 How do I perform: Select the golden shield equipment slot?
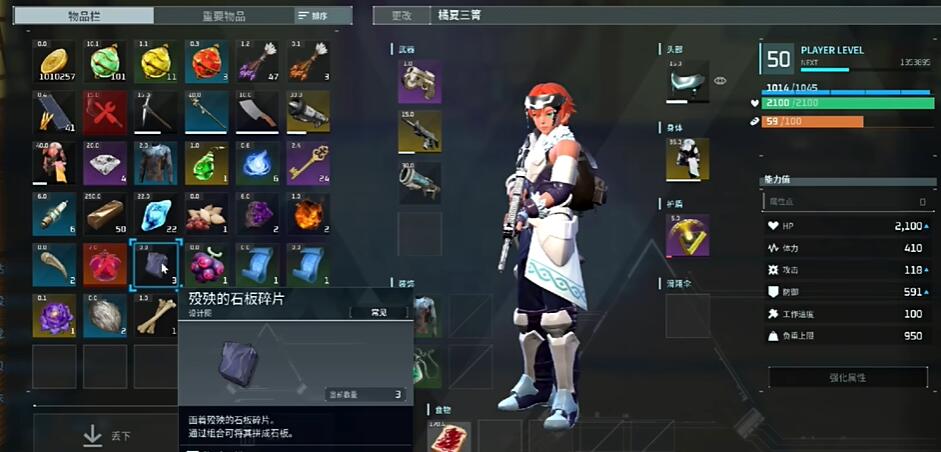pos(687,235)
